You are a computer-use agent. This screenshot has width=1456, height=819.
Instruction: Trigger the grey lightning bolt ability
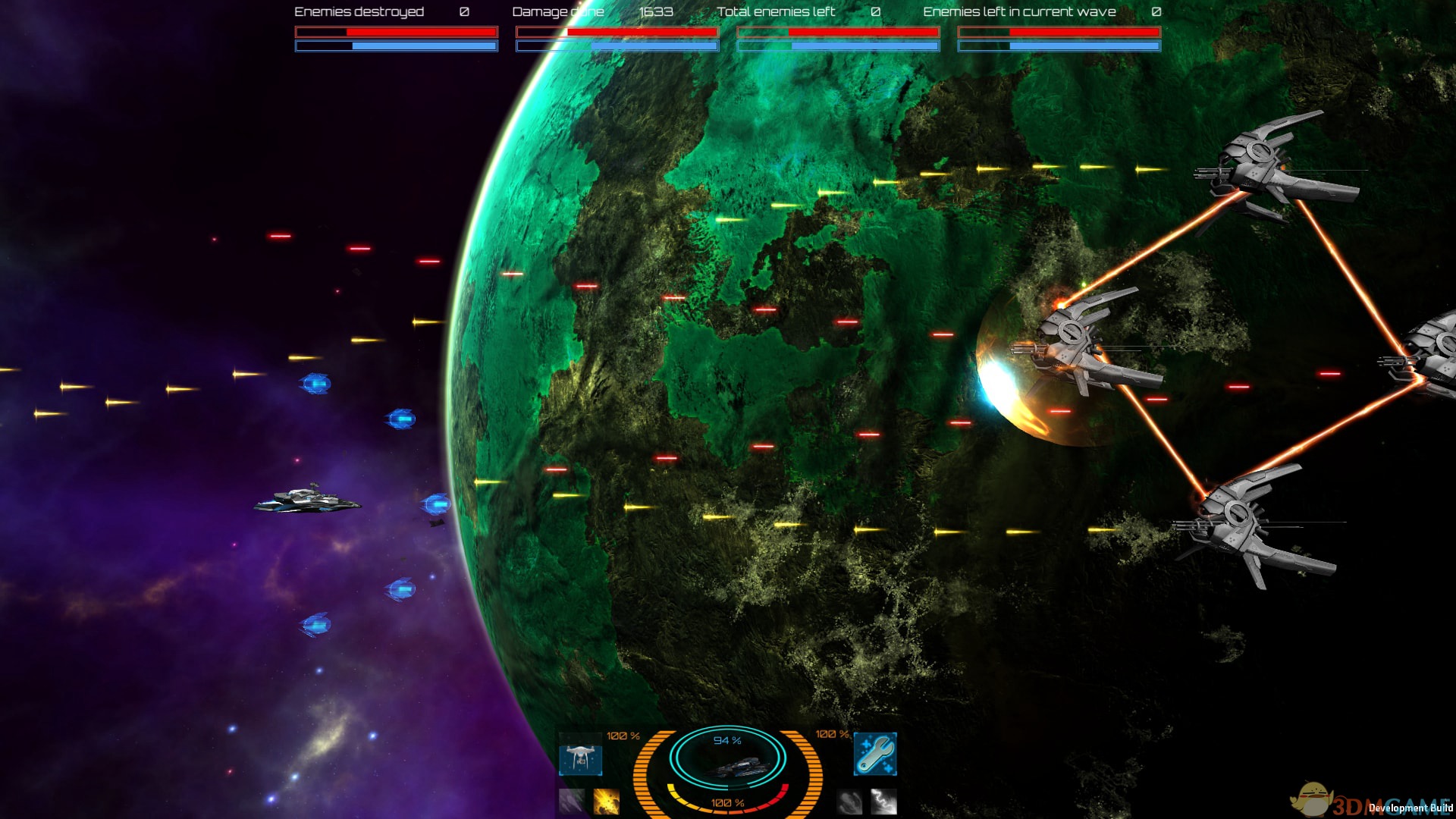[x=883, y=801]
